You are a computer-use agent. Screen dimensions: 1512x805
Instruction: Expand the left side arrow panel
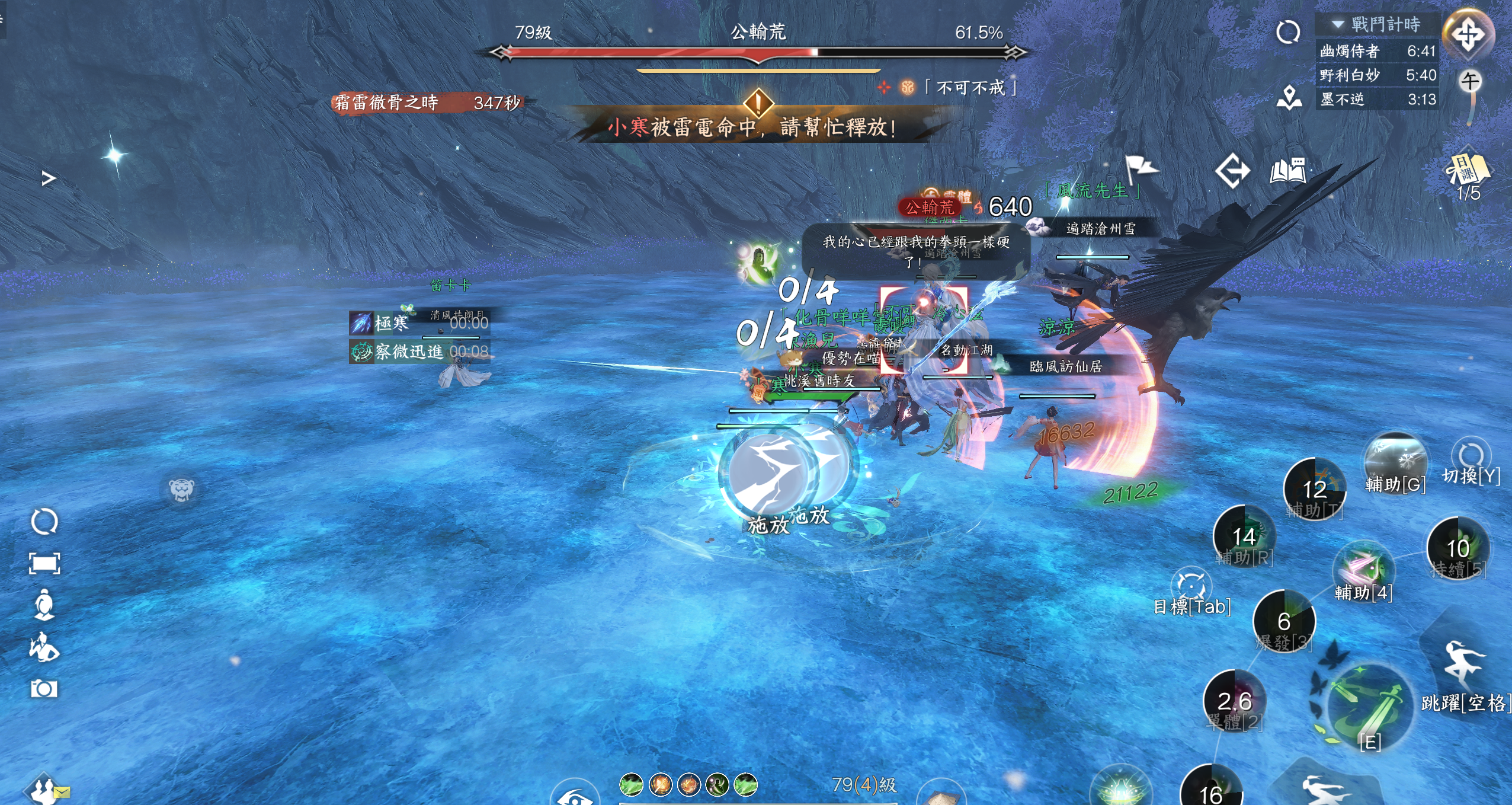(49, 178)
